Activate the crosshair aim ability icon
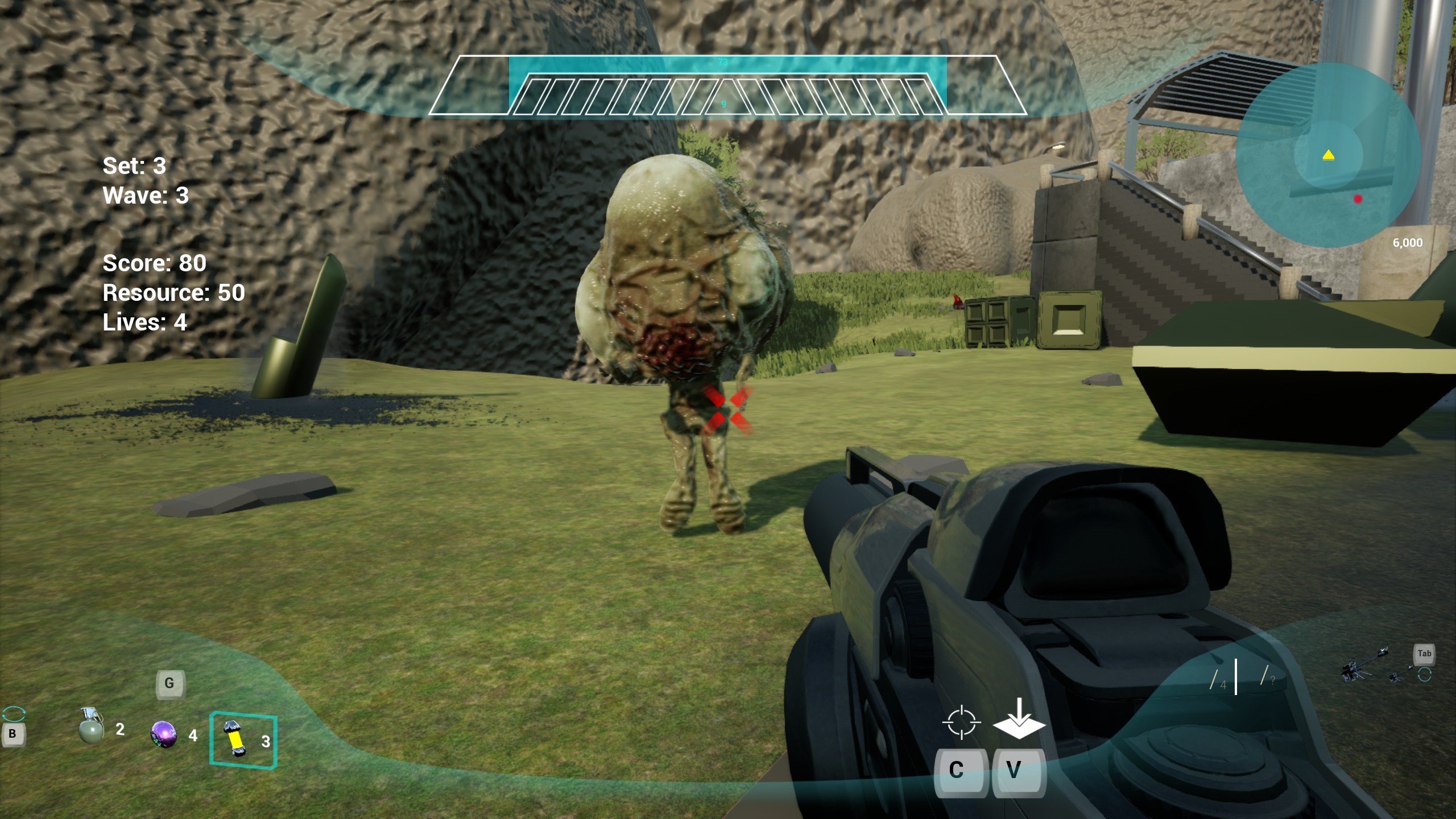1456x819 pixels. pyautogui.click(x=961, y=722)
